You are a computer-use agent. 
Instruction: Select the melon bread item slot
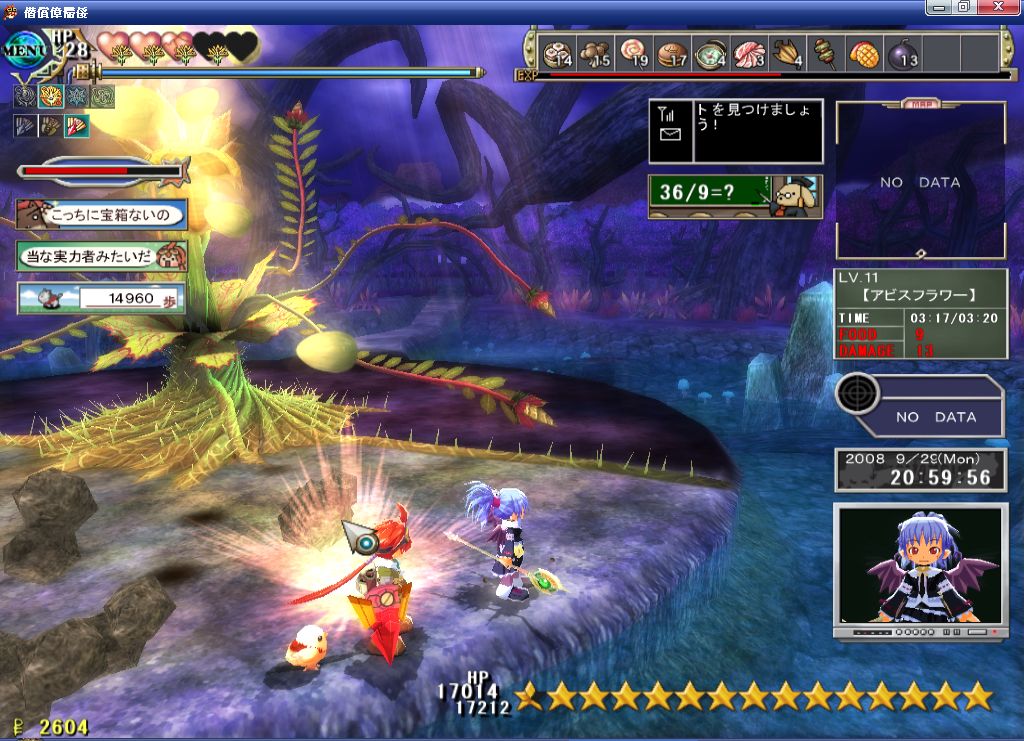(x=864, y=53)
